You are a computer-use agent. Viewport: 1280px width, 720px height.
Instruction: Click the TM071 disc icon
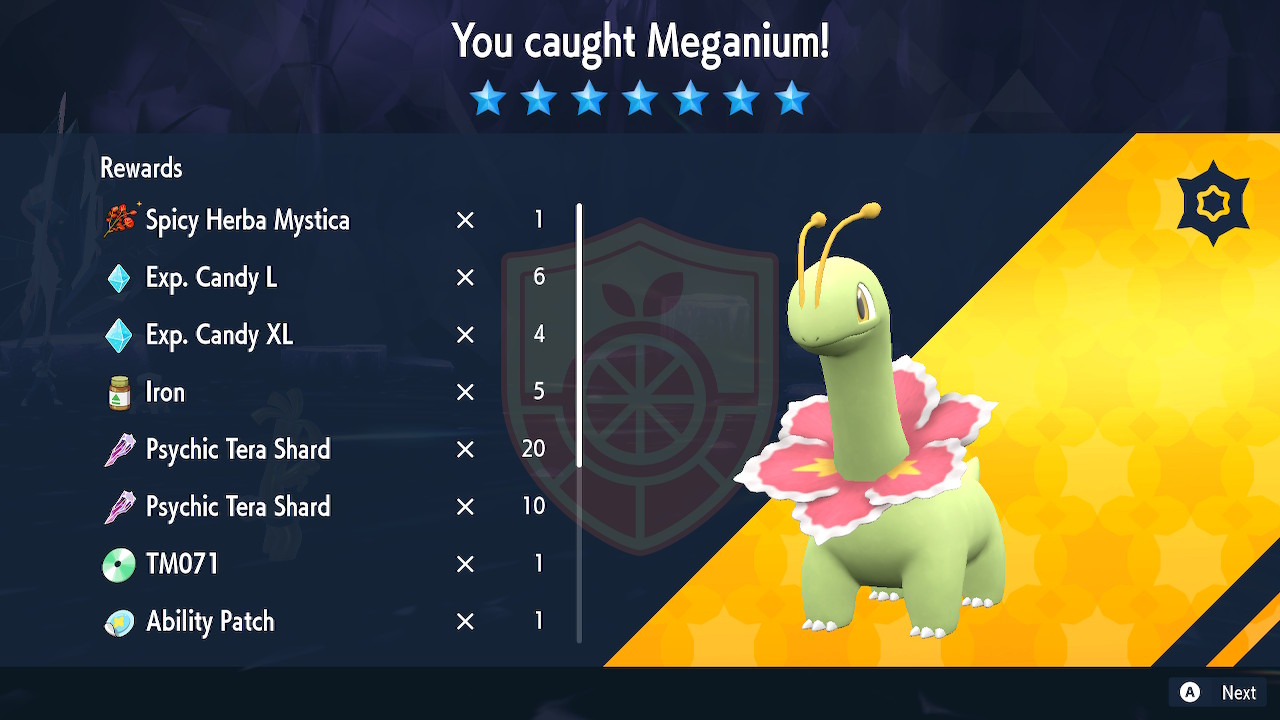click(118, 563)
